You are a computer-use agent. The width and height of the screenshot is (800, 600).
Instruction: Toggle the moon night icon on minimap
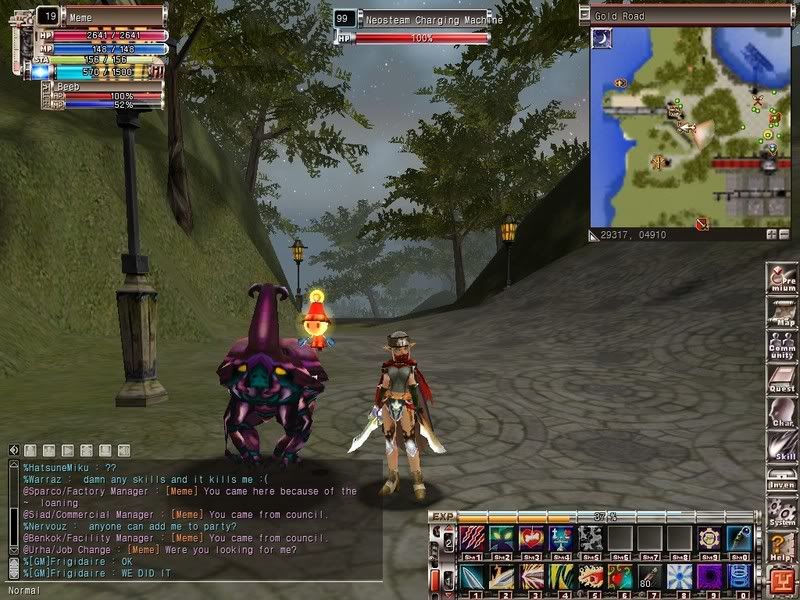(x=603, y=38)
